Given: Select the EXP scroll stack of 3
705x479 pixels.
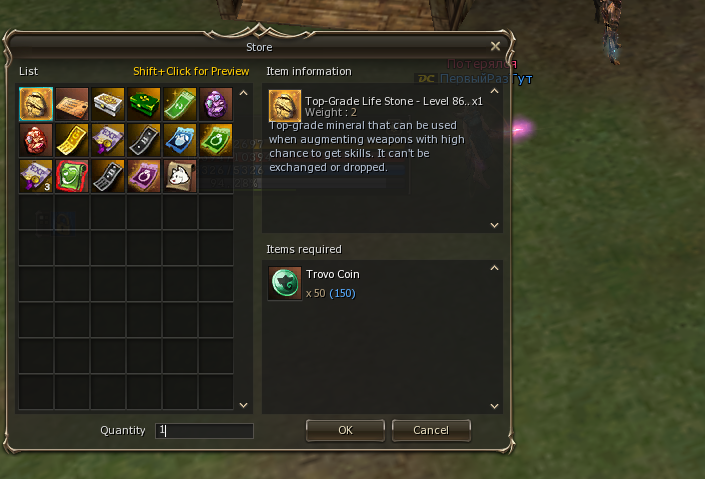Looking at the screenshot, I should click(x=36, y=176).
